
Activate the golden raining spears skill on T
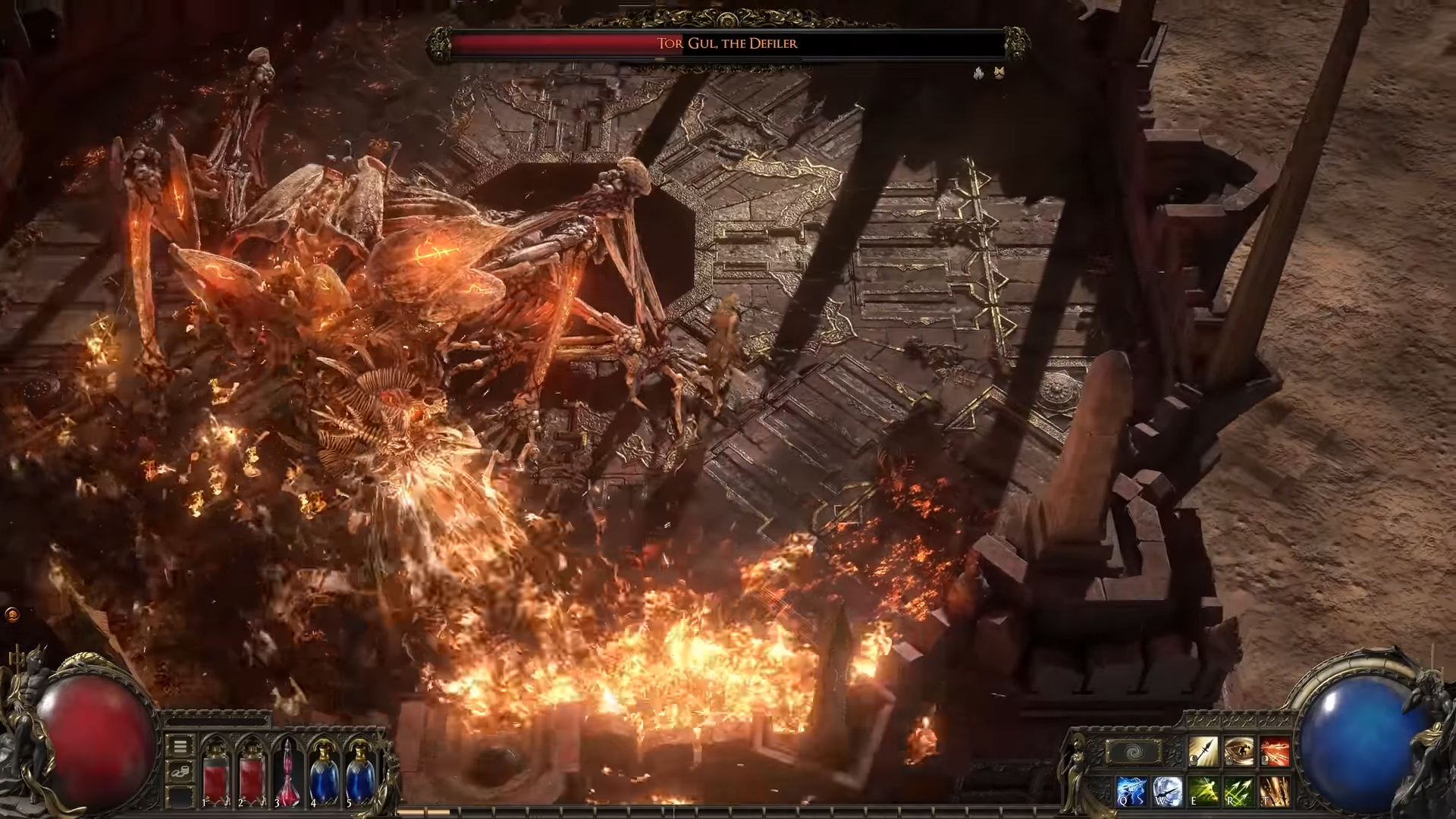tap(1275, 790)
